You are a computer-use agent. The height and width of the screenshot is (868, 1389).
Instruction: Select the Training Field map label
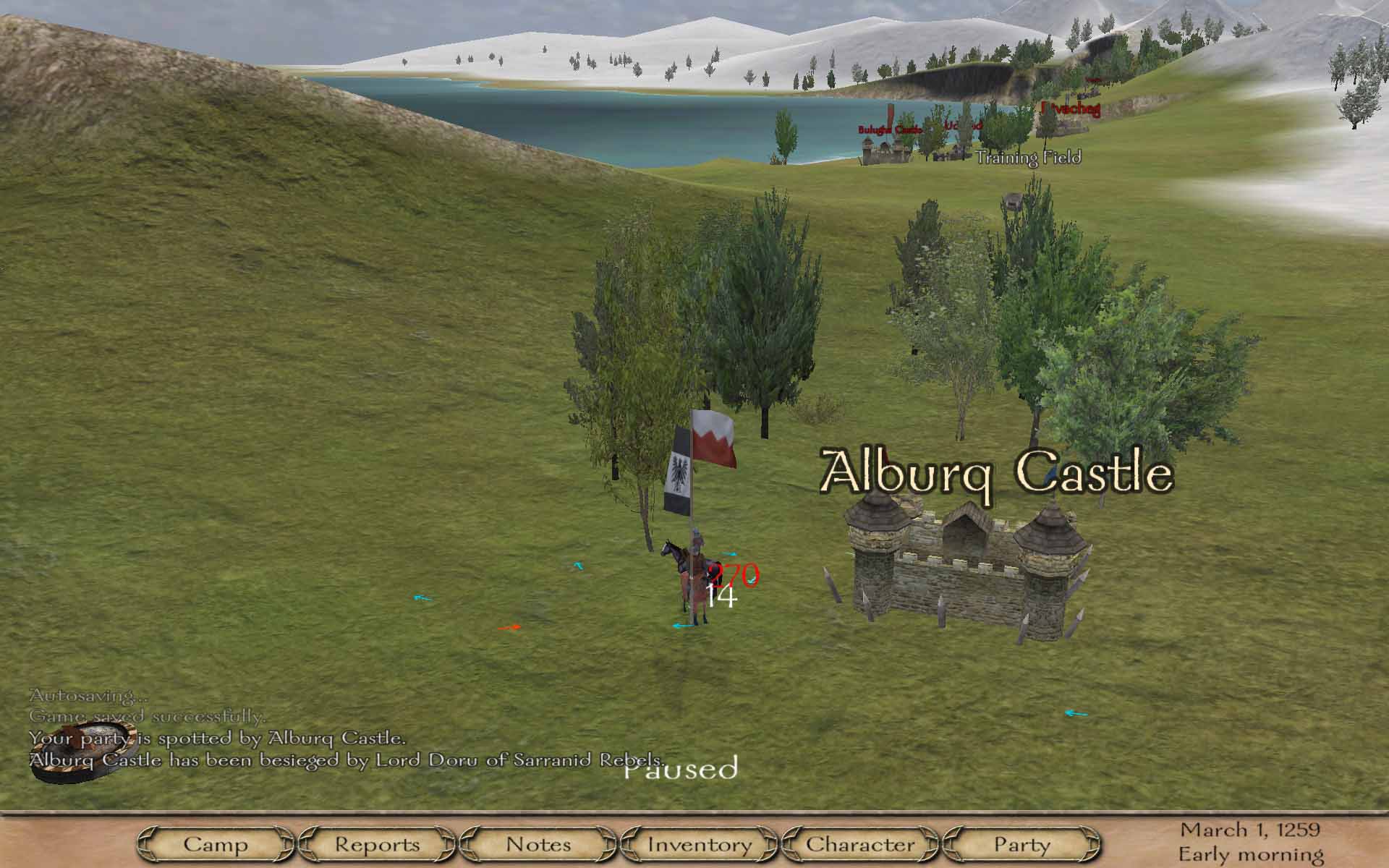click(1028, 158)
